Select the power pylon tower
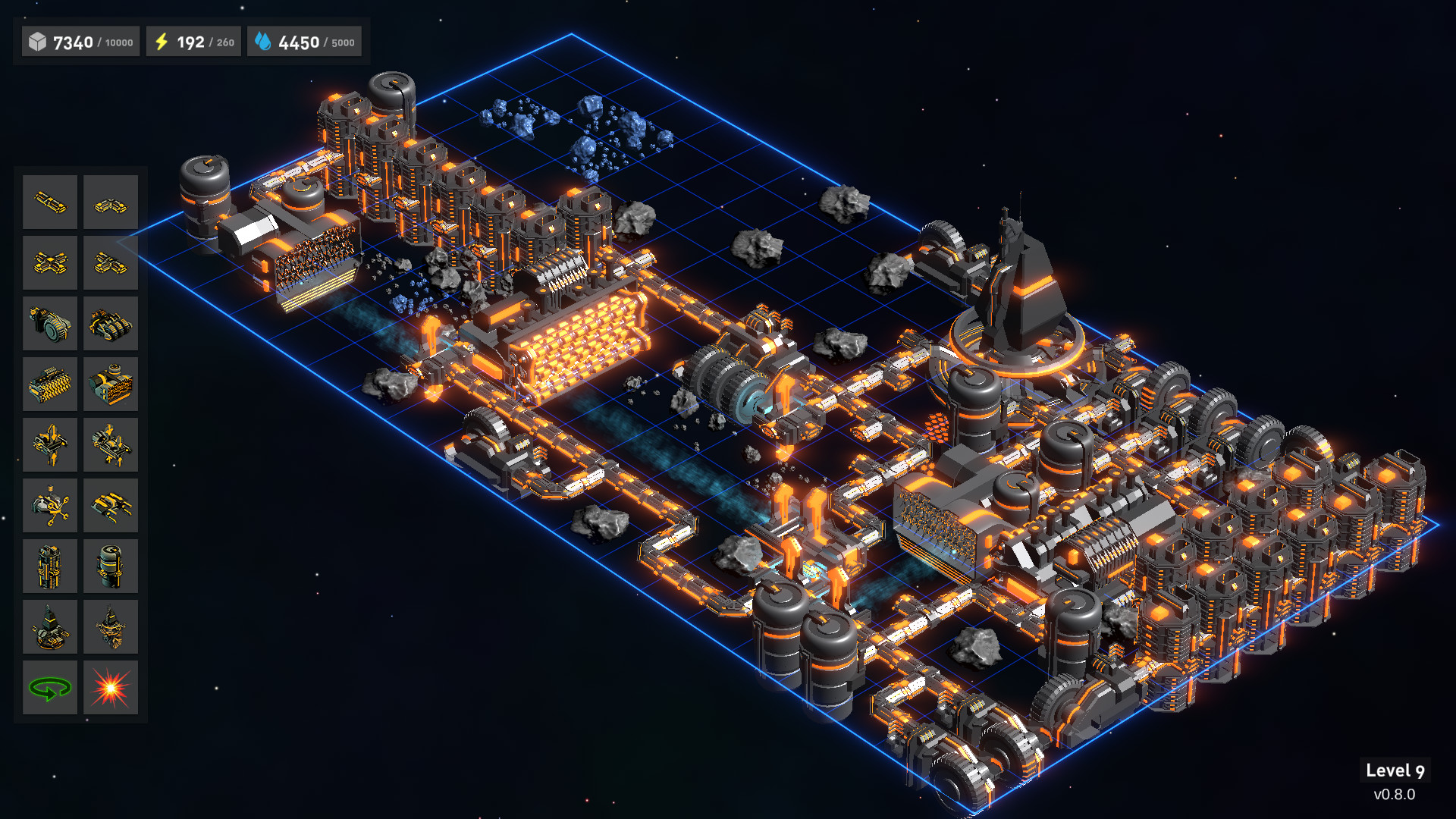 49,566
